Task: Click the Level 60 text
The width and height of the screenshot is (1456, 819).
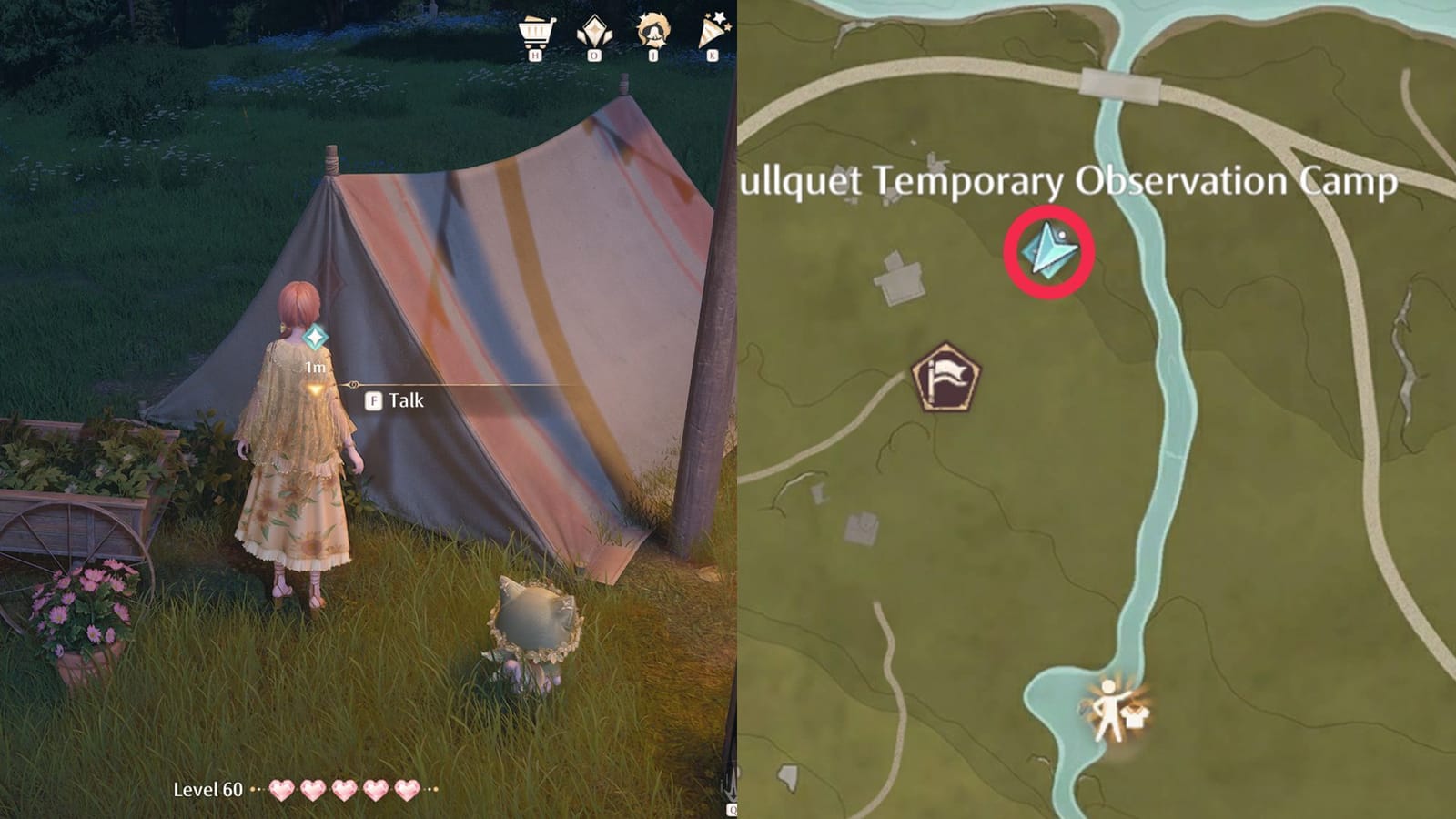Action: click(x=209, y=790)
